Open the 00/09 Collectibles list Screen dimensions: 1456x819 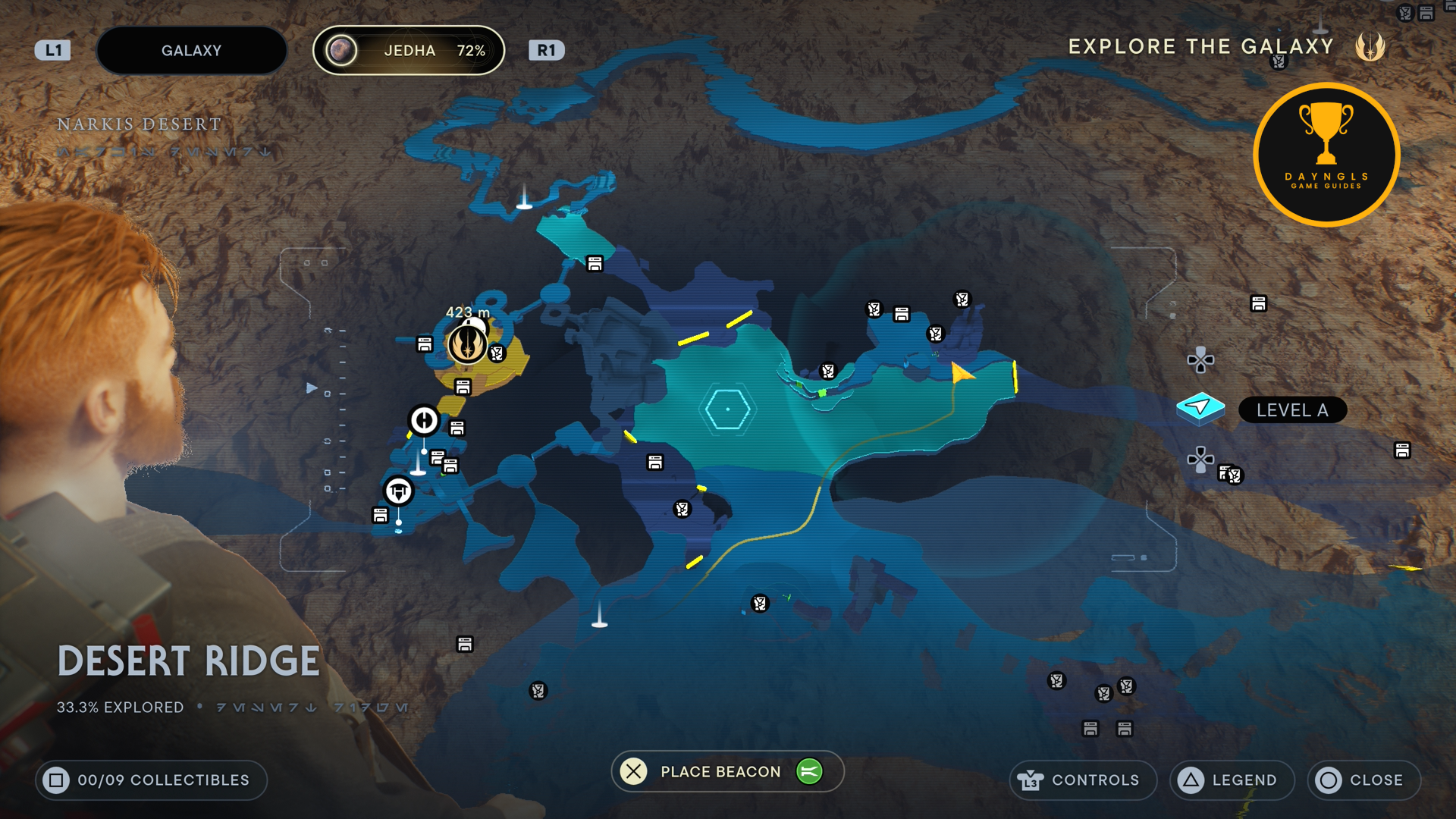(151, 780)
